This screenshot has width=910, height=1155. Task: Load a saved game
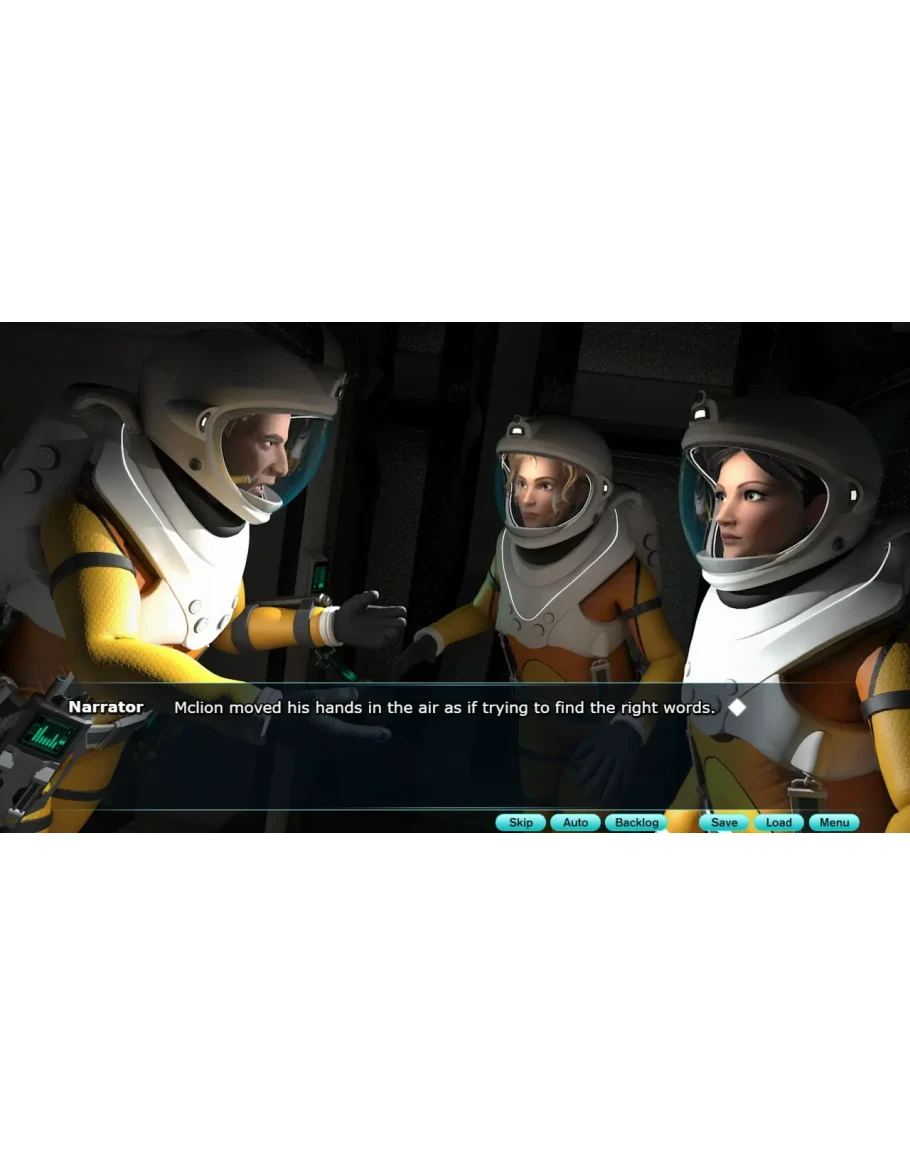click(x=779, y=823)
